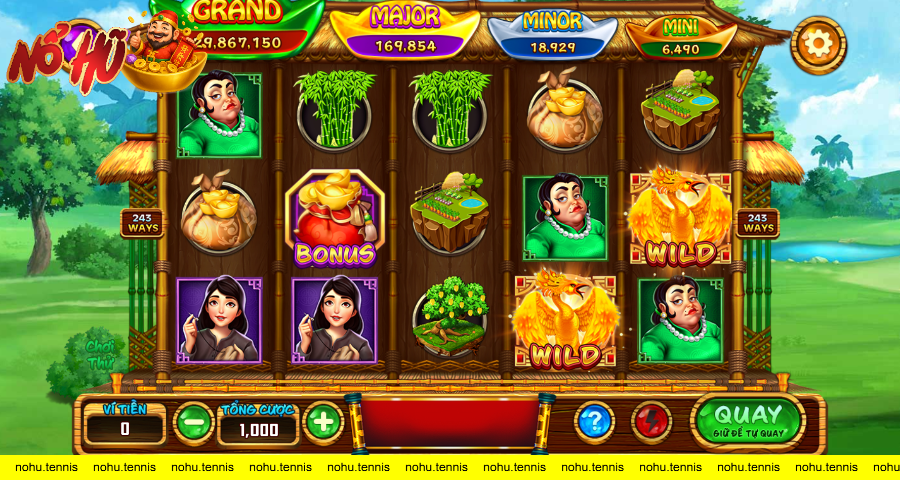Toggle the red lightning turbo button
900x480 pixels.
(653, 422)
